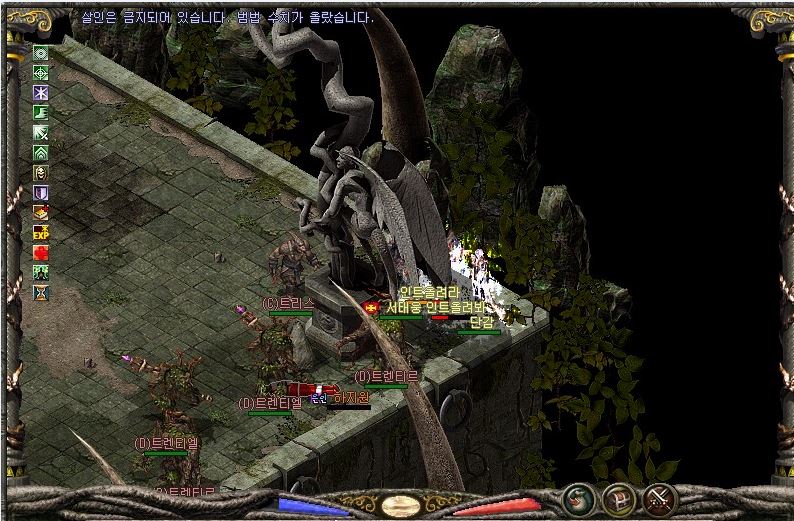The width and height of the screenshot is (794, 521).
Task: Select the green diagonal arrow icon
Action: [x=41, y=133]
